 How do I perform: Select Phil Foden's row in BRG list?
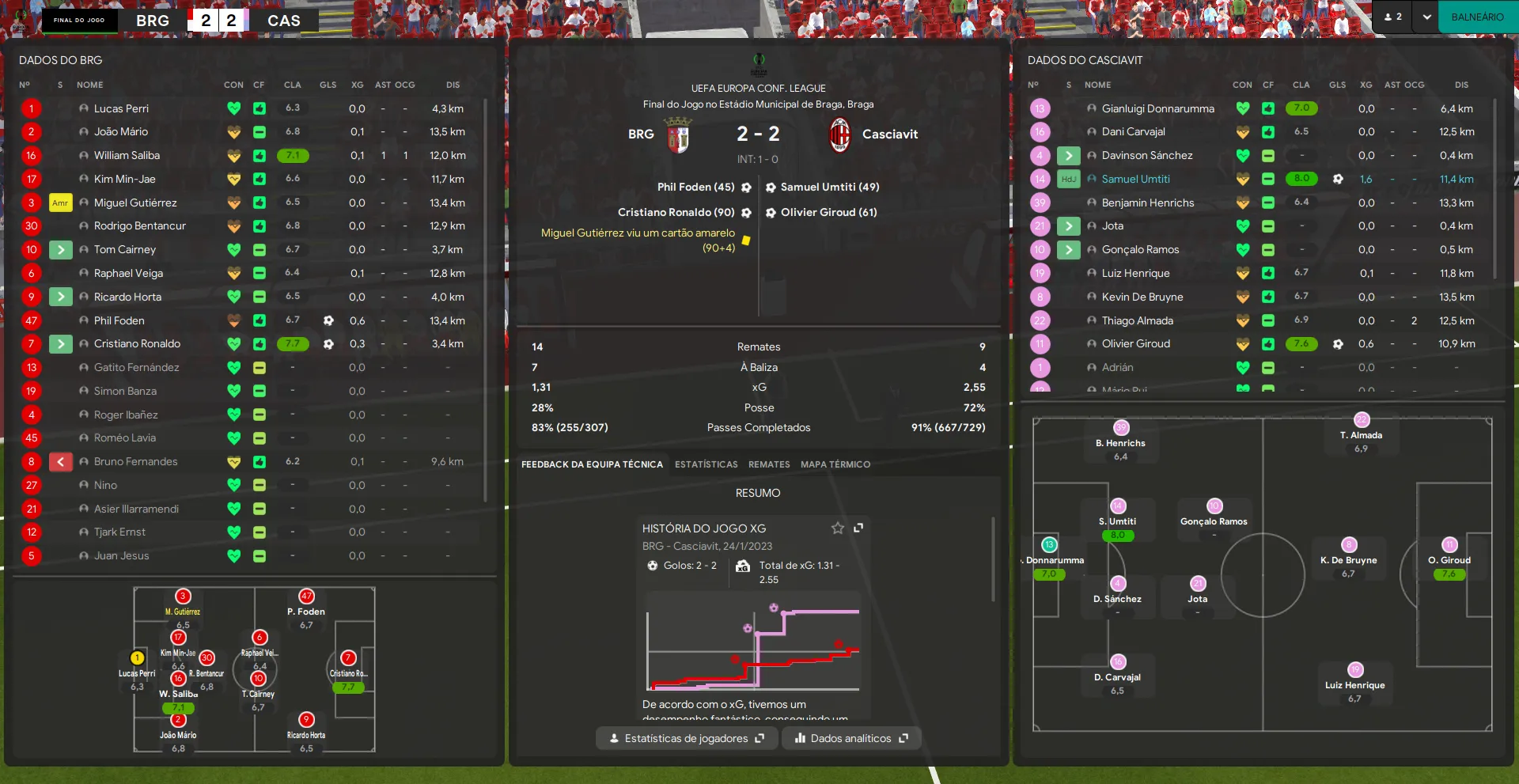click(119, 320)
